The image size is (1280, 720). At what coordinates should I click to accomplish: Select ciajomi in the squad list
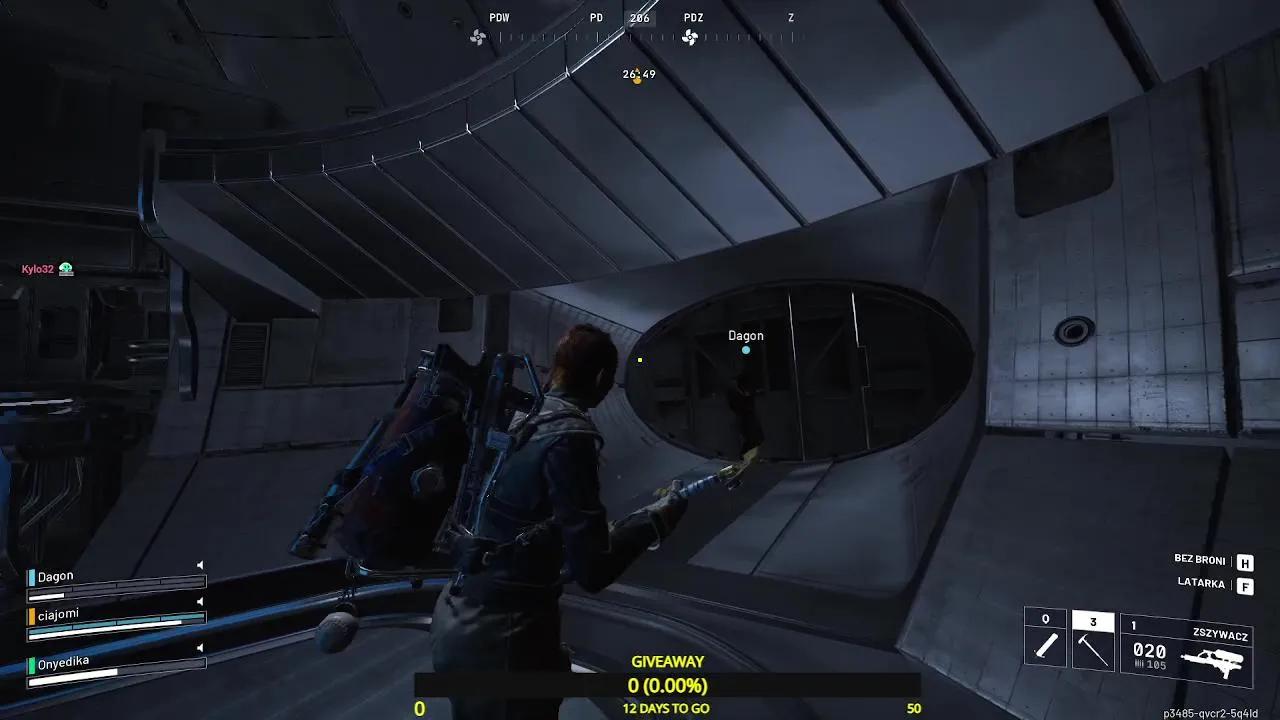click(58, 614)
